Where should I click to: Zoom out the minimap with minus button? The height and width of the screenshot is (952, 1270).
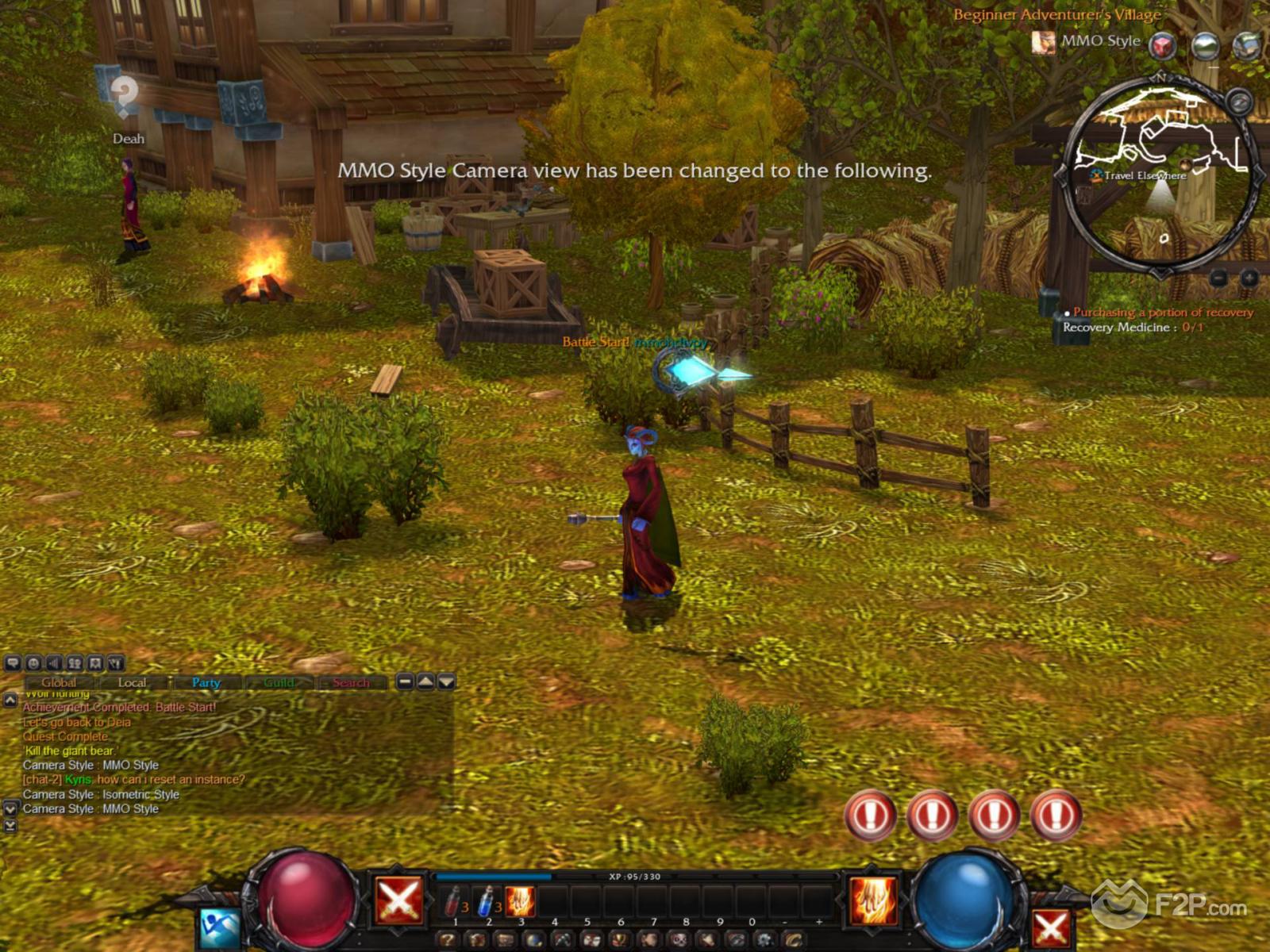click(1218, 278)
